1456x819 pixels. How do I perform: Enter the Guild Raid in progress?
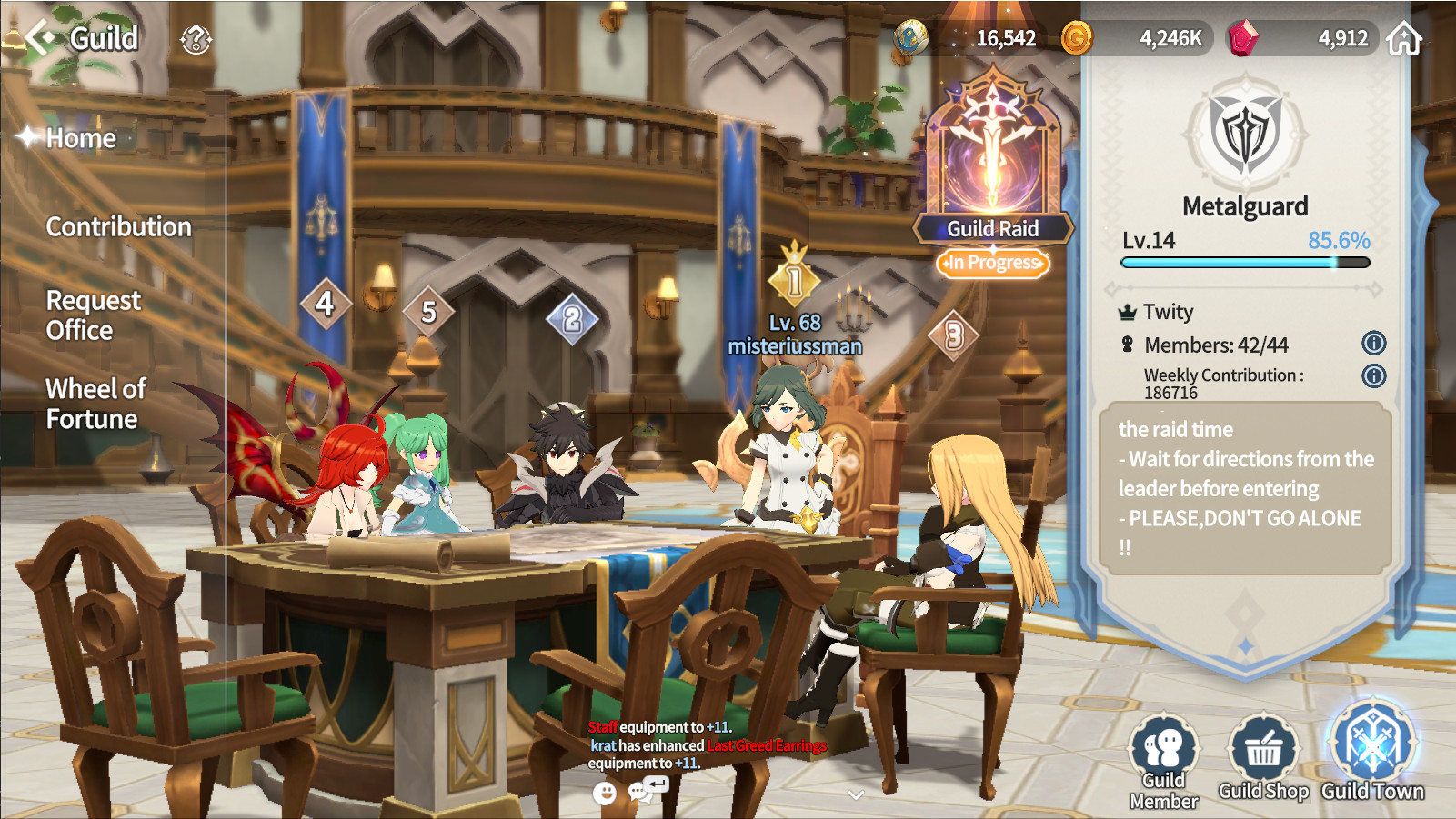click(993, 173)
